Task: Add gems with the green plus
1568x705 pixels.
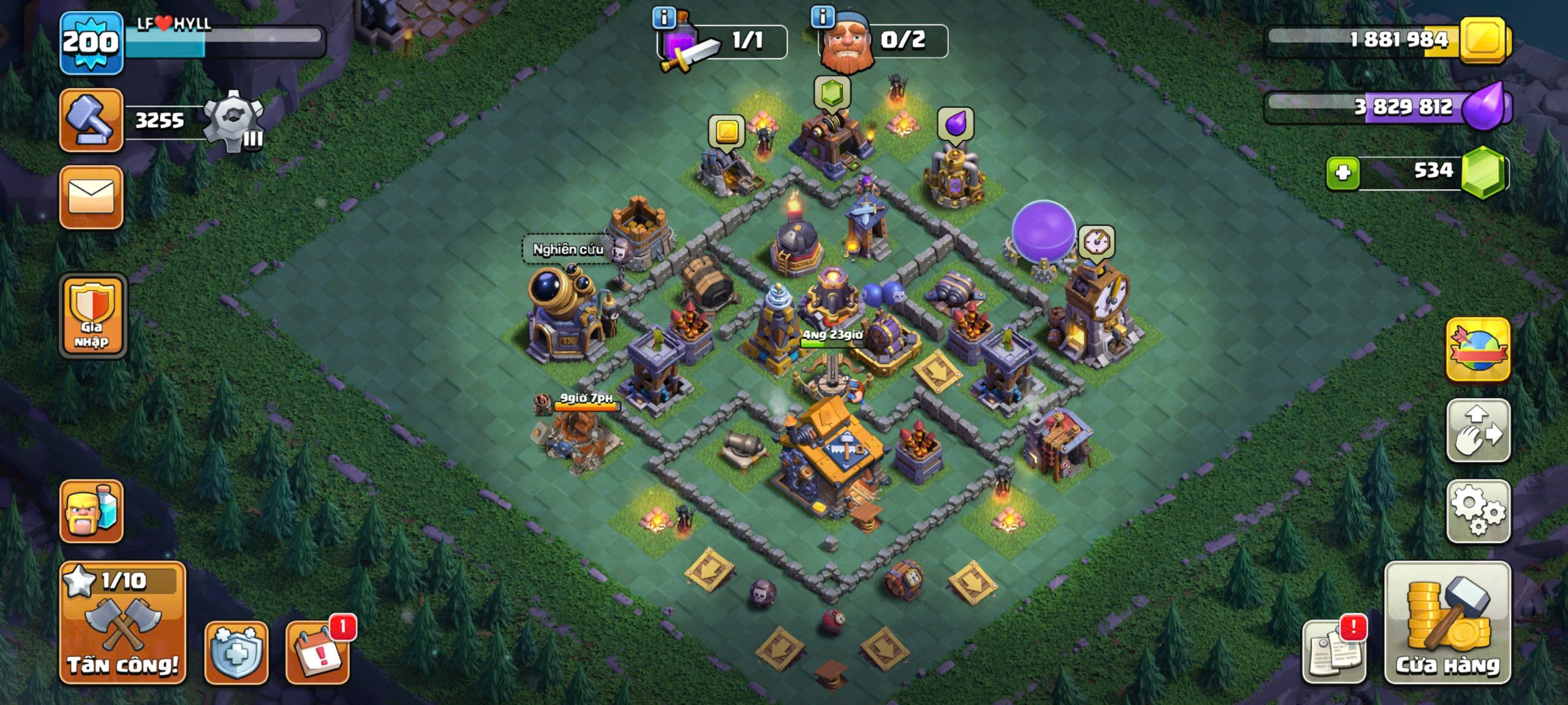Action: pos(1343,173)
